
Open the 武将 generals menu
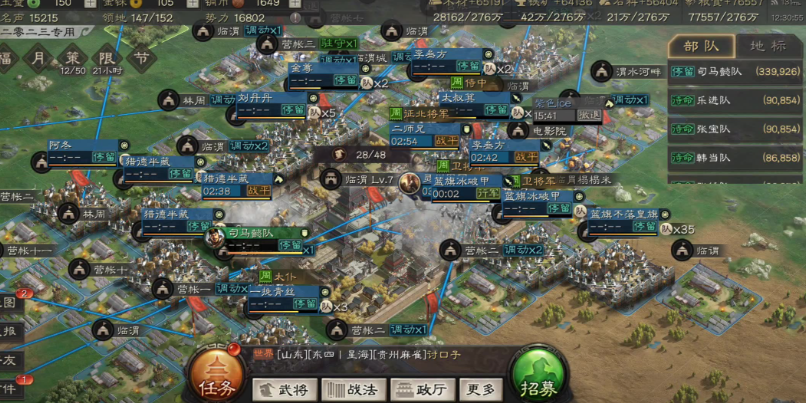283,389
